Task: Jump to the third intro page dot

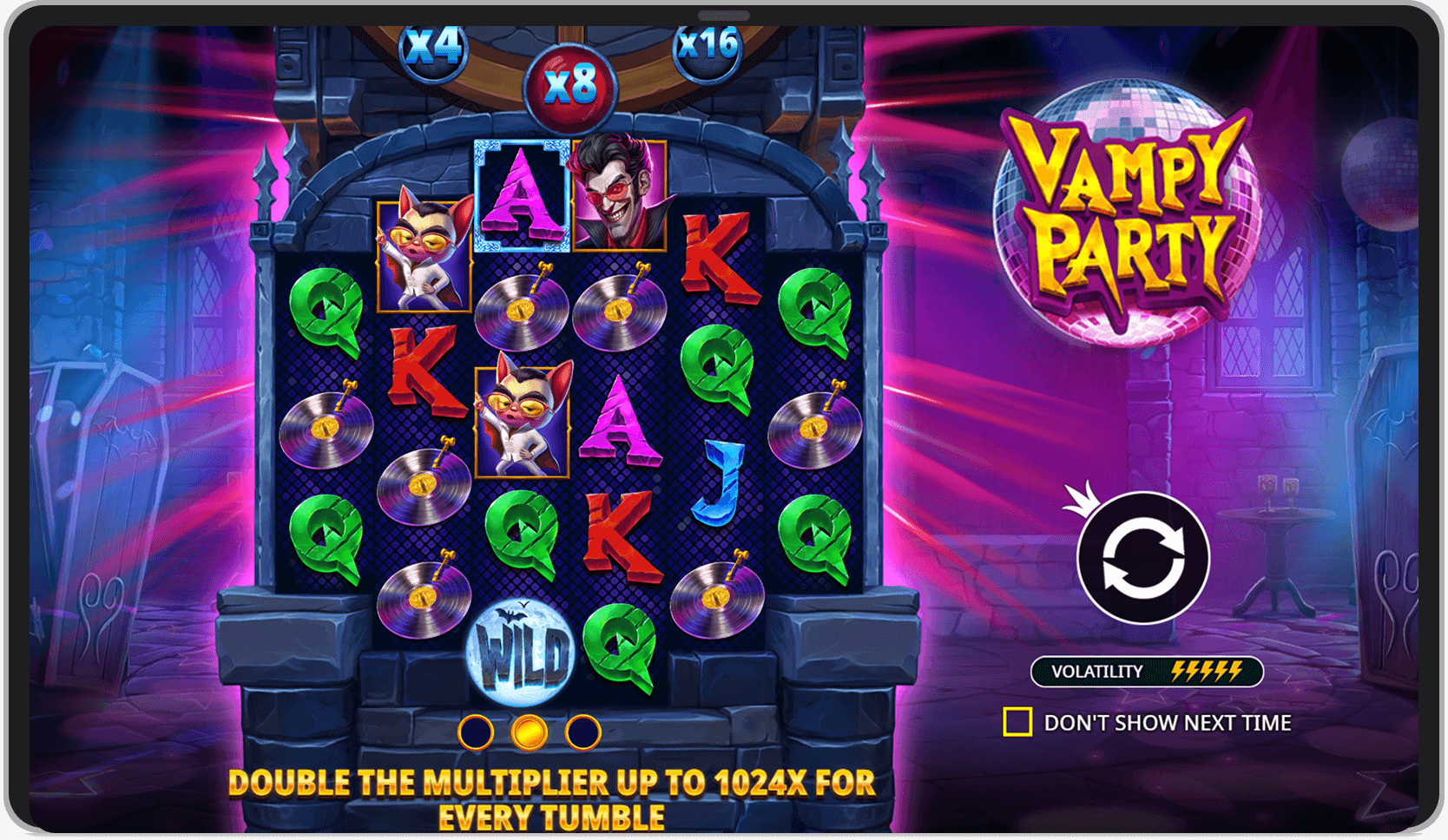Action: tap(582, 732)
